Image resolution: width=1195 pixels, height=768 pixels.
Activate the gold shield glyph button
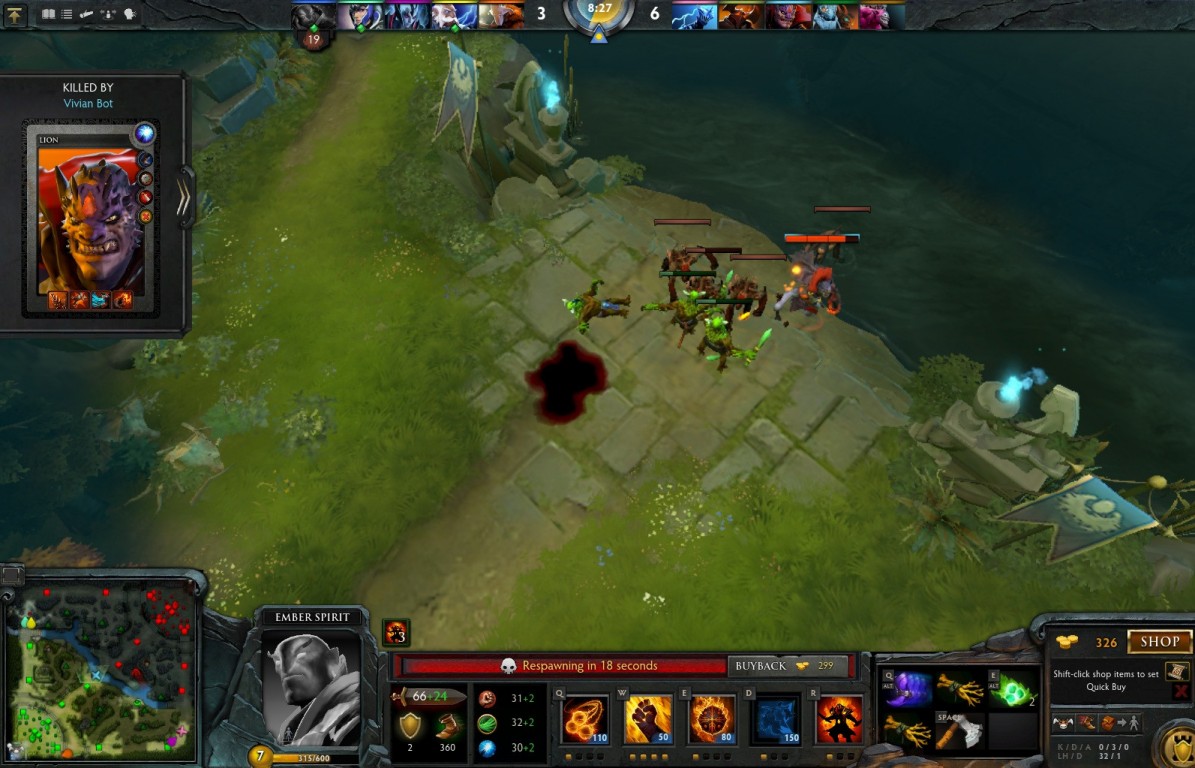coord(1176,745)
